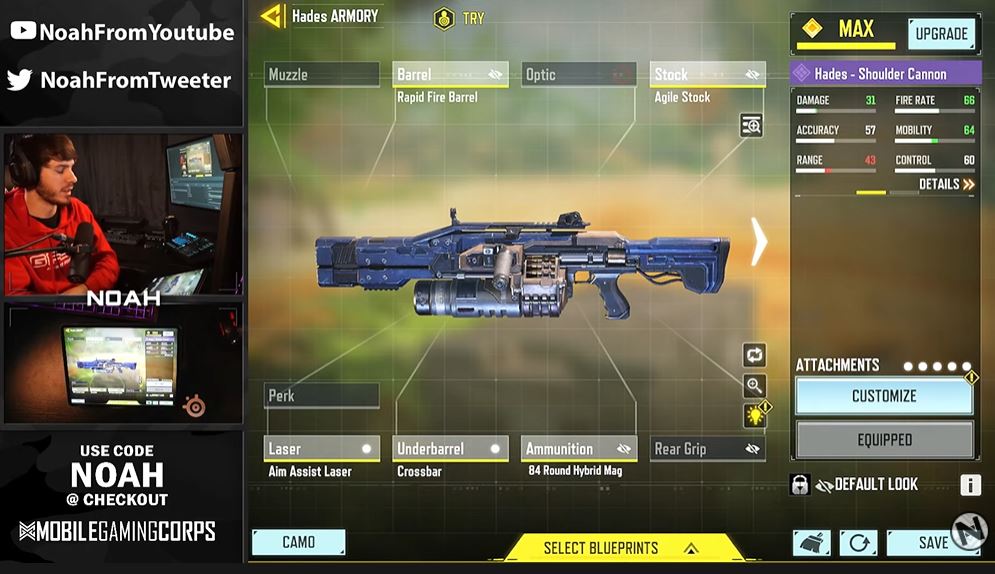This screenshot has height=574, width=995.
Task: Select the Laser attachment slot
Action: [321, 449]
